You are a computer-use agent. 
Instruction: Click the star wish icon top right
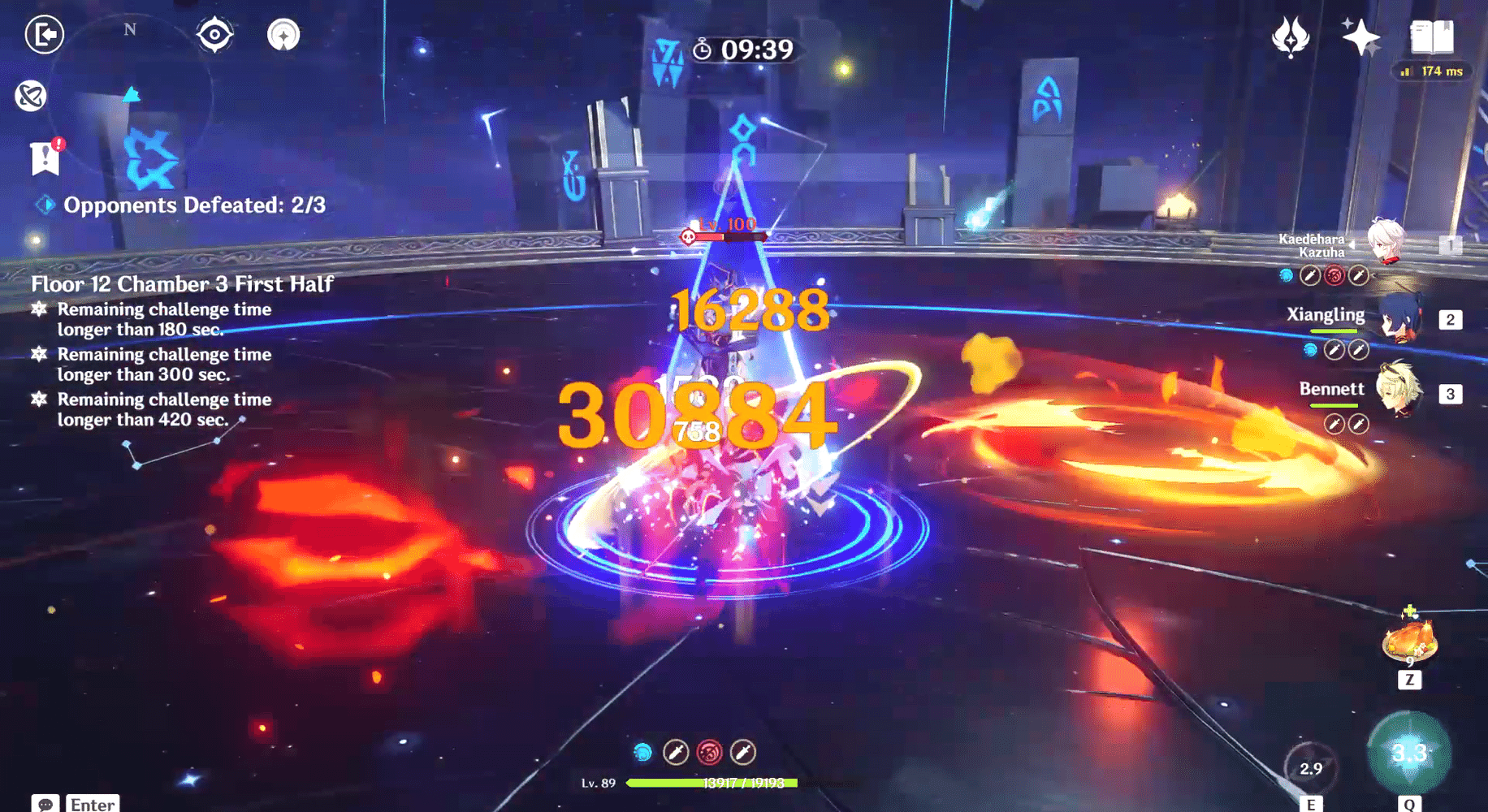1361,38
